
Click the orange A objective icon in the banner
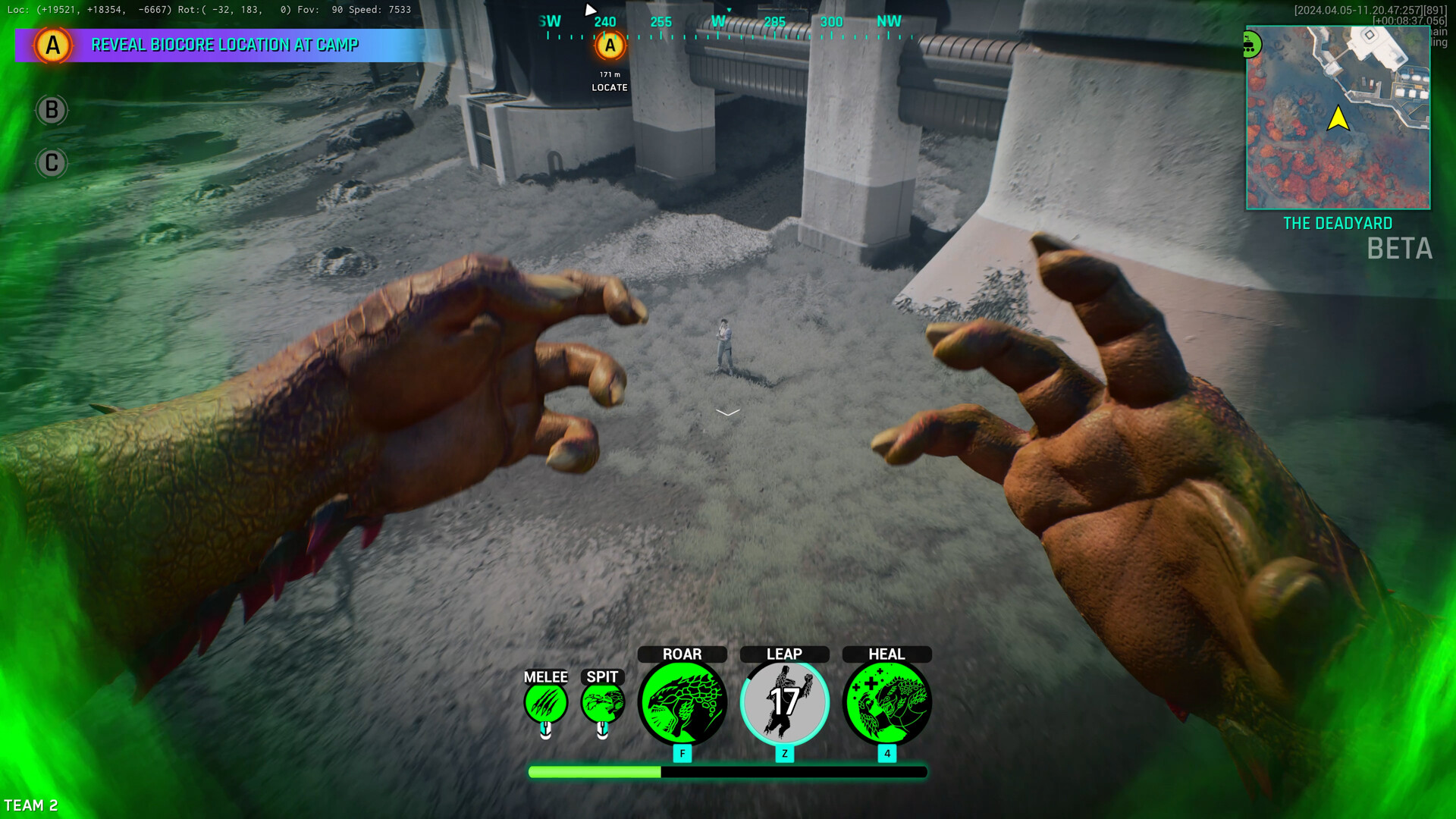pyautogui.click(x=52, y=45)
